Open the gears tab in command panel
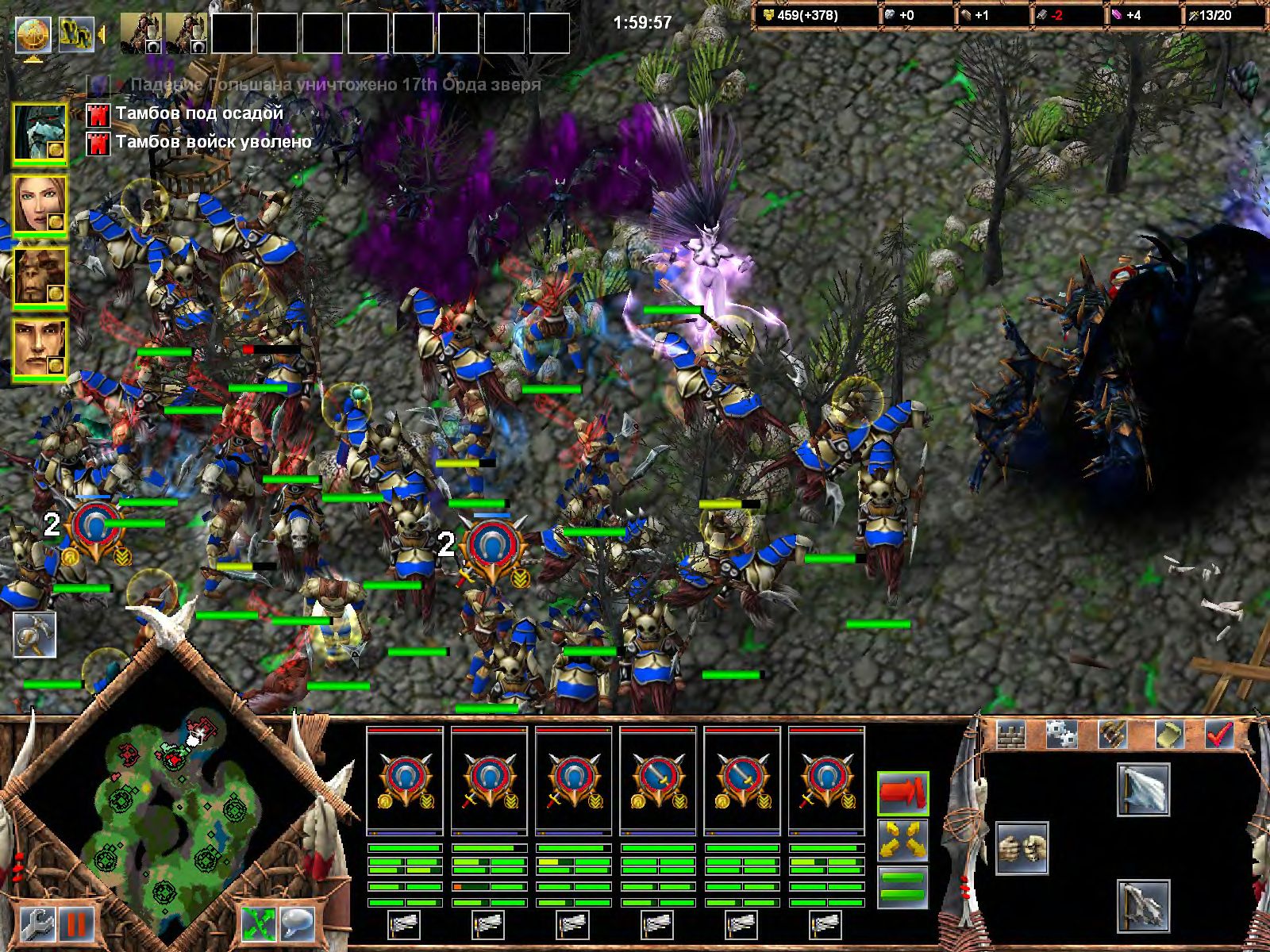Image resolution: width=1270 pixels, height=952 pixels. [1061, 735]
